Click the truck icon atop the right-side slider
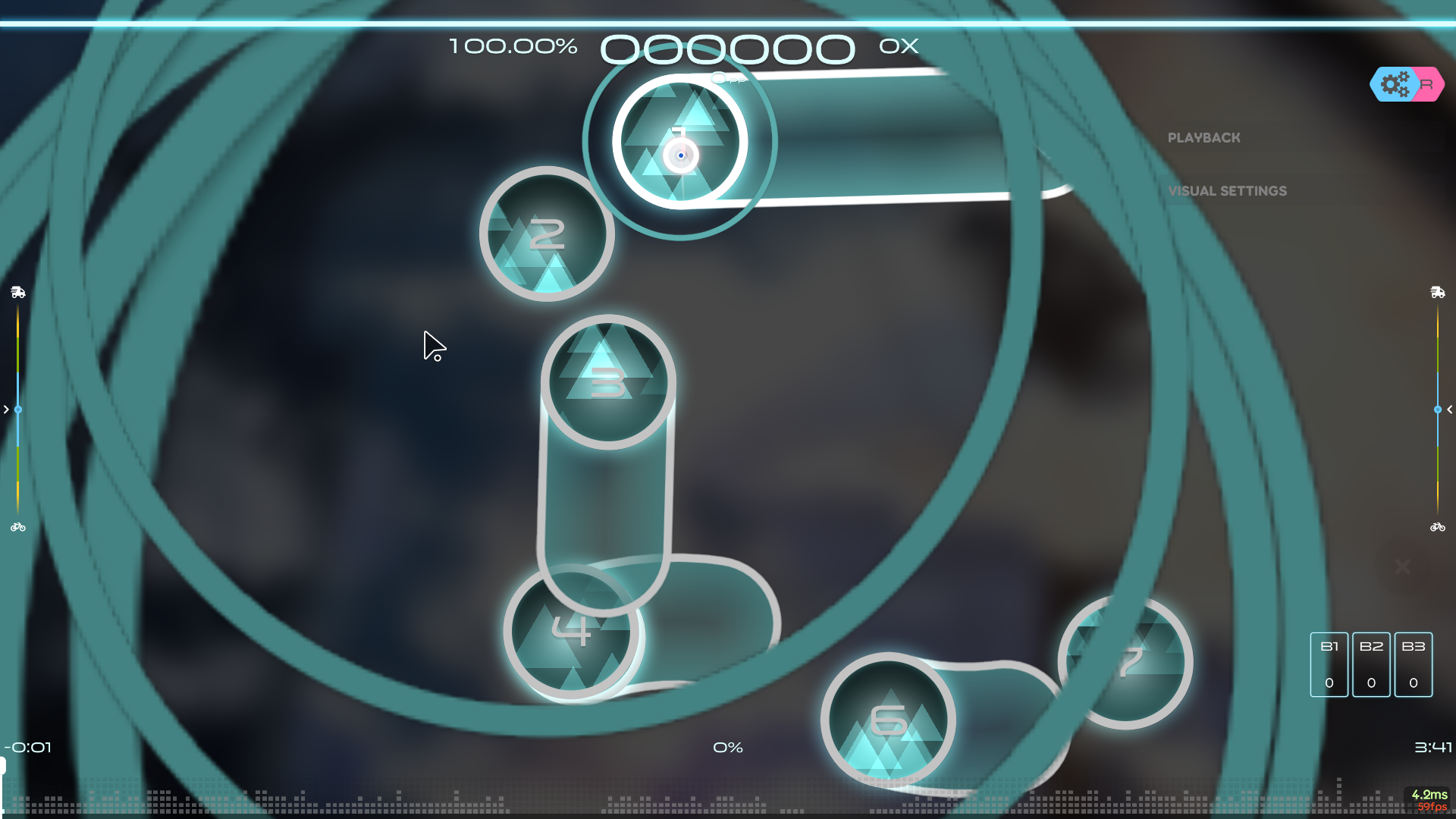 pyautogui.click(x=1437, y=293)
